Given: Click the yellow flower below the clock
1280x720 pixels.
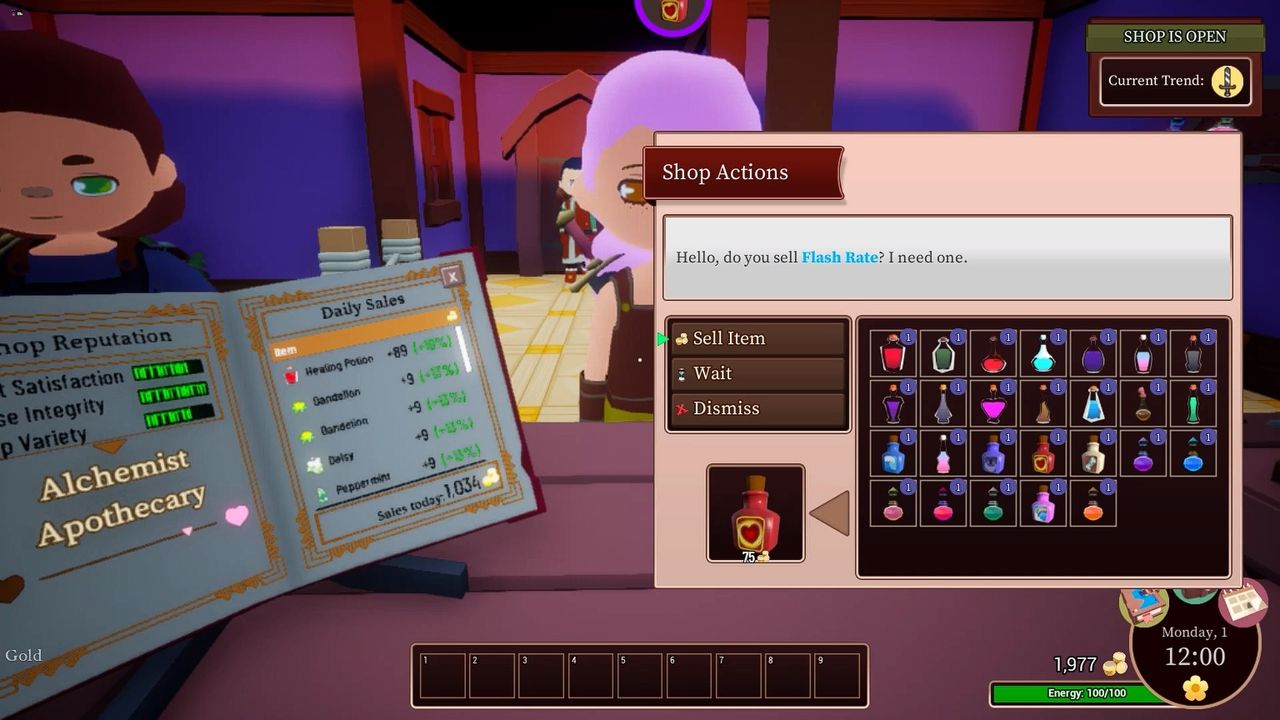Looking at the screenshot, I should click(x=1195, y=688).
